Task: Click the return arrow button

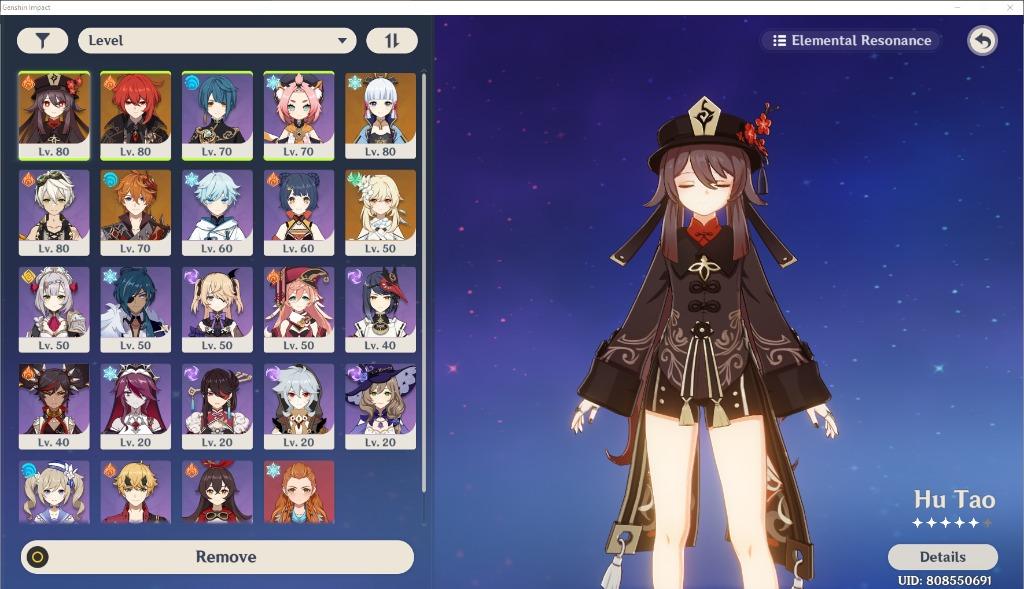Action: coord(982,41)
